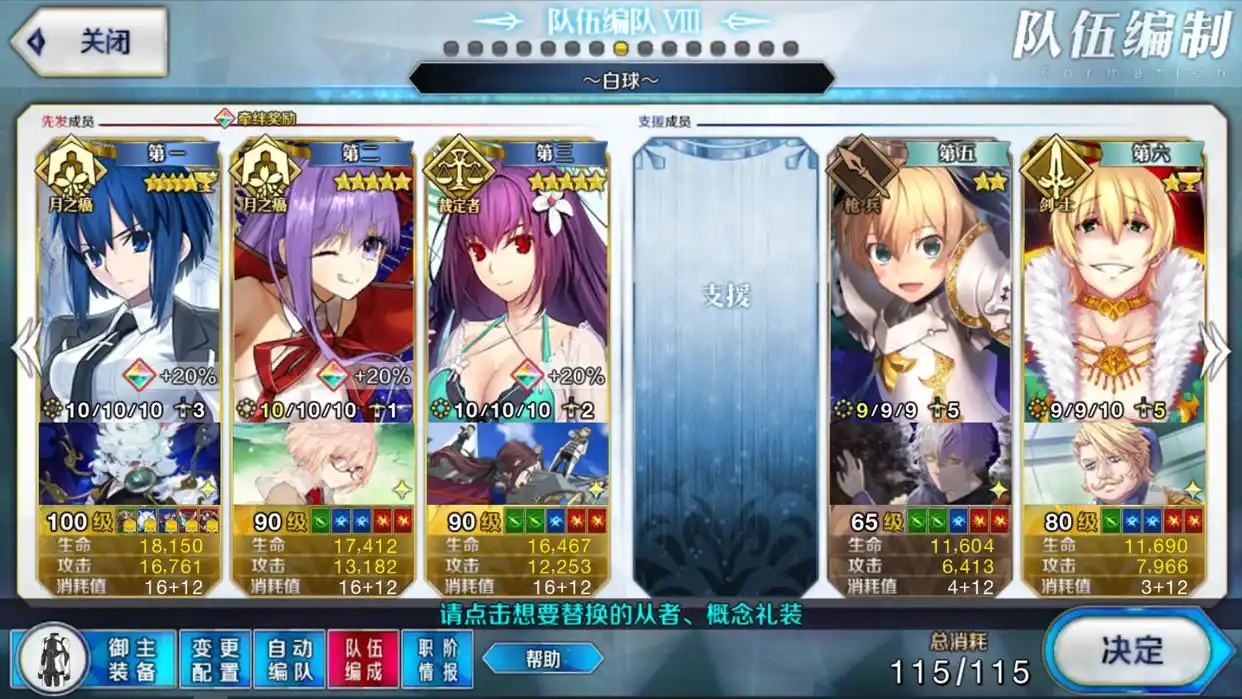Show the 帮助 help panel
The width and height of the screenshot is (1242, 699).
pyautogui.click(x=542, y=658)
